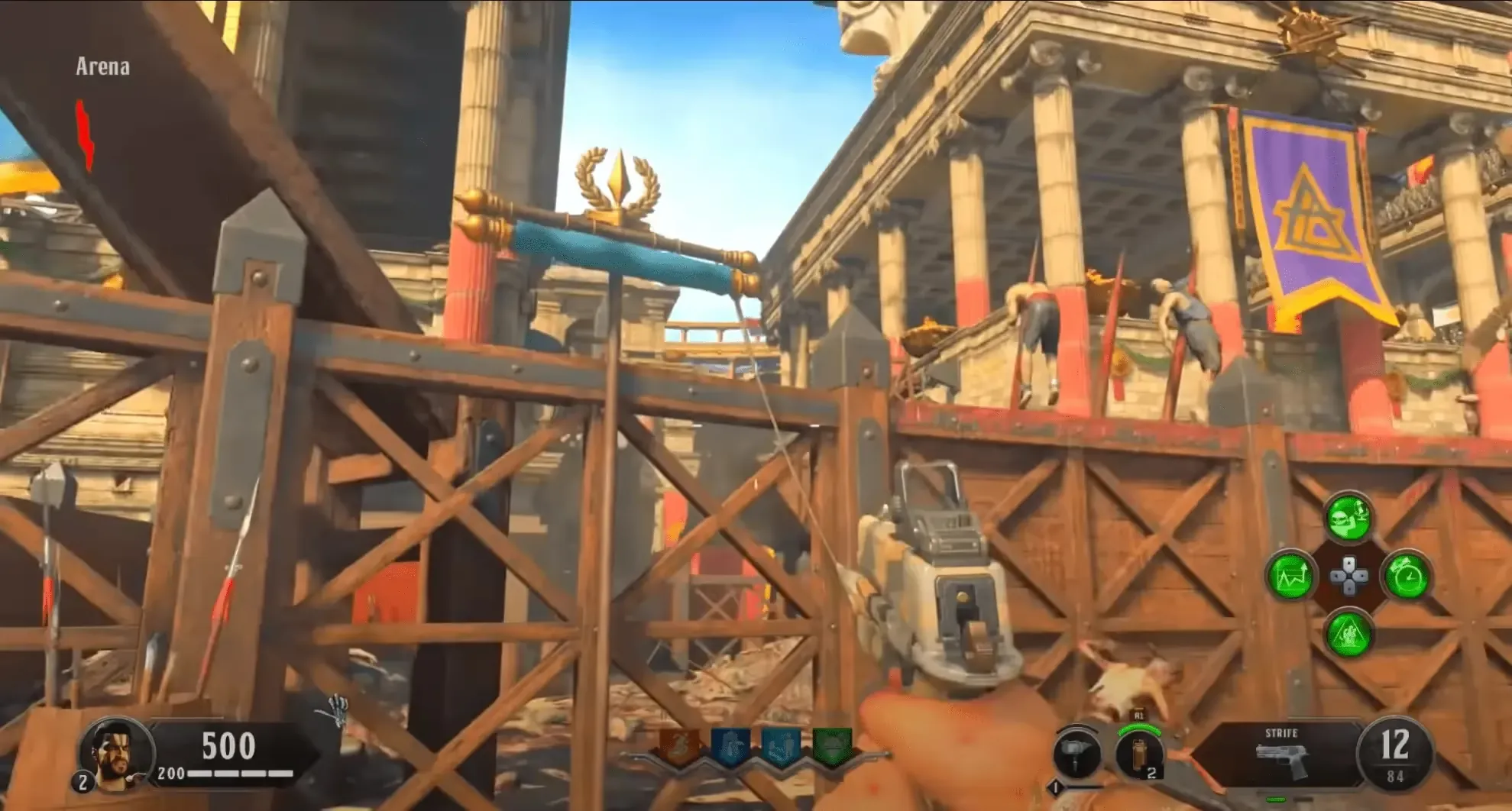The height and width of the screenshot is (811, 1512).
Task: Select the hammer special weapon icon
Action: pyautogui.click(x=1077, y=754)
